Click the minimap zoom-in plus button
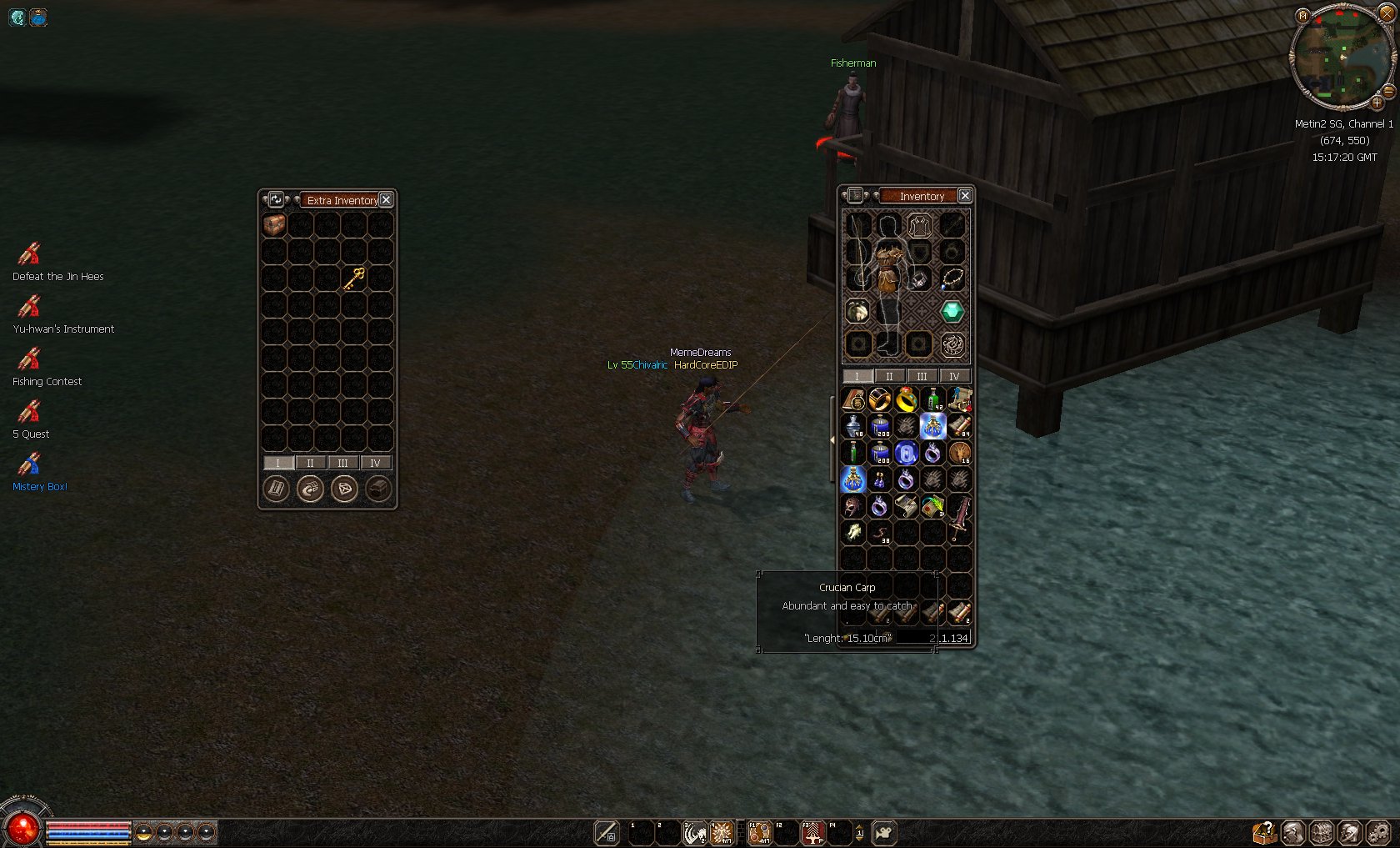Image resolution: width=1400 pixels, height=848 pixels. pos(1377,103)
